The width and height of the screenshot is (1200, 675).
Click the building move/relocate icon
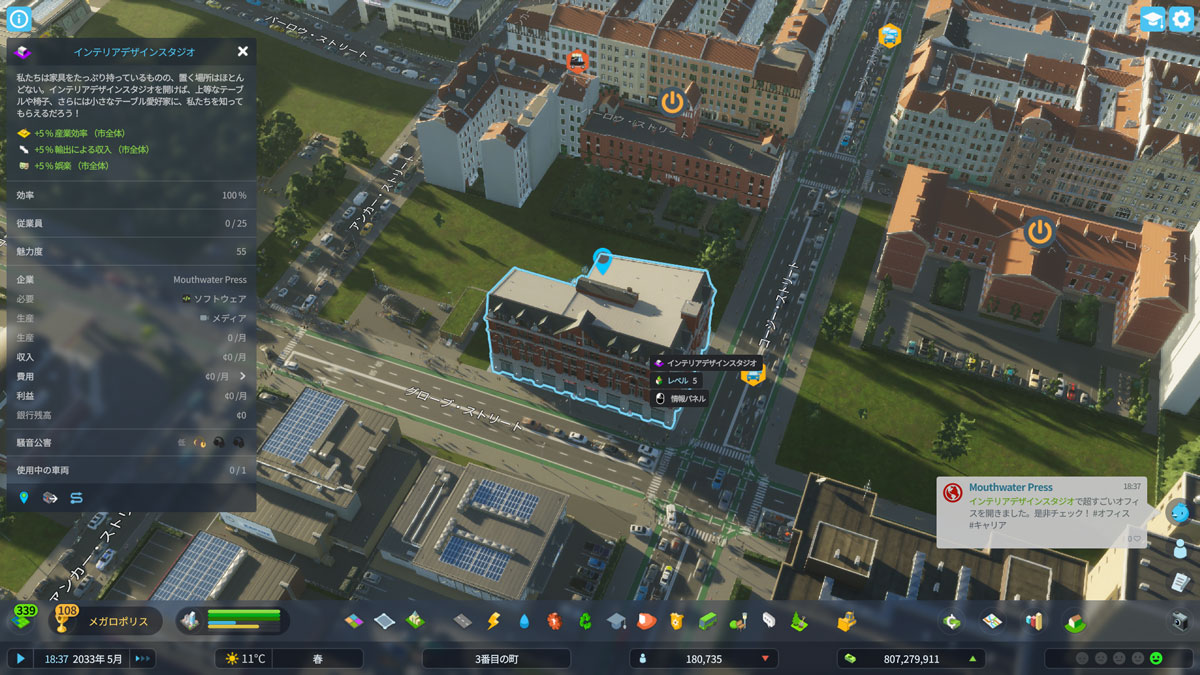(50, 497)
